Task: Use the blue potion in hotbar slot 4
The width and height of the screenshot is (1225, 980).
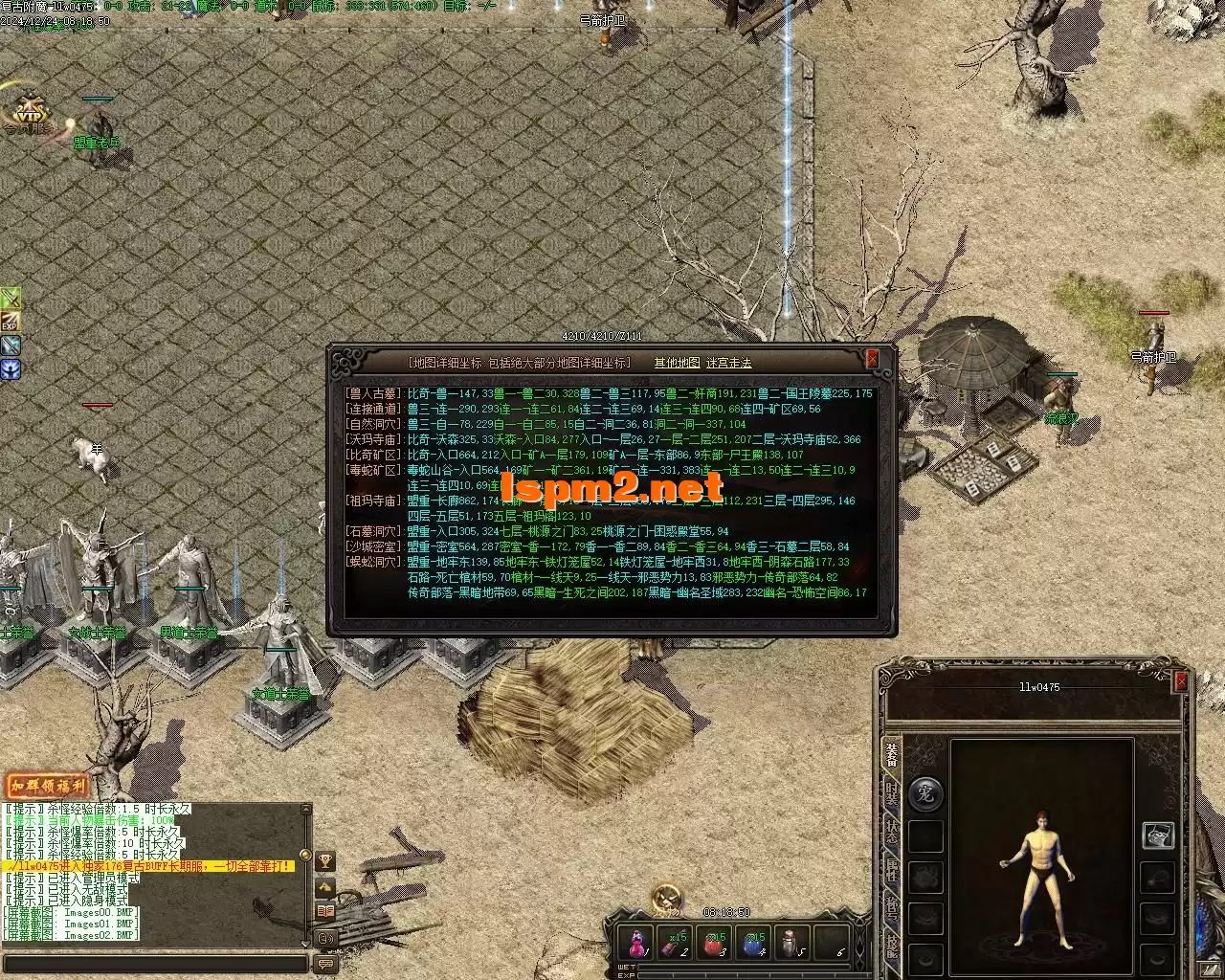Action: pyautogui.click(x=755, y=943)
